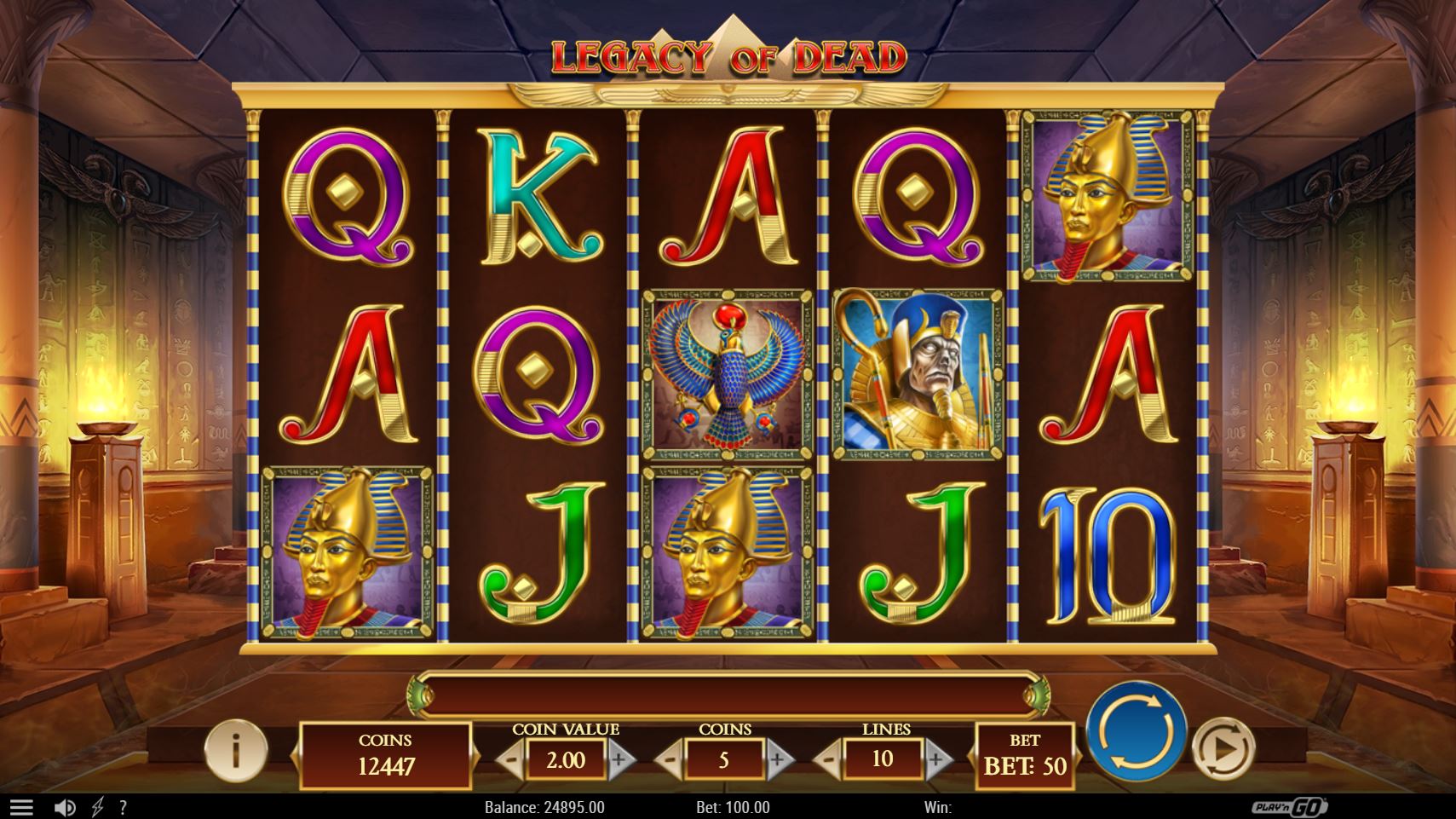The image size is (1456, 819).
Task: Click the LINES value field showing 10
Action: 884,760
